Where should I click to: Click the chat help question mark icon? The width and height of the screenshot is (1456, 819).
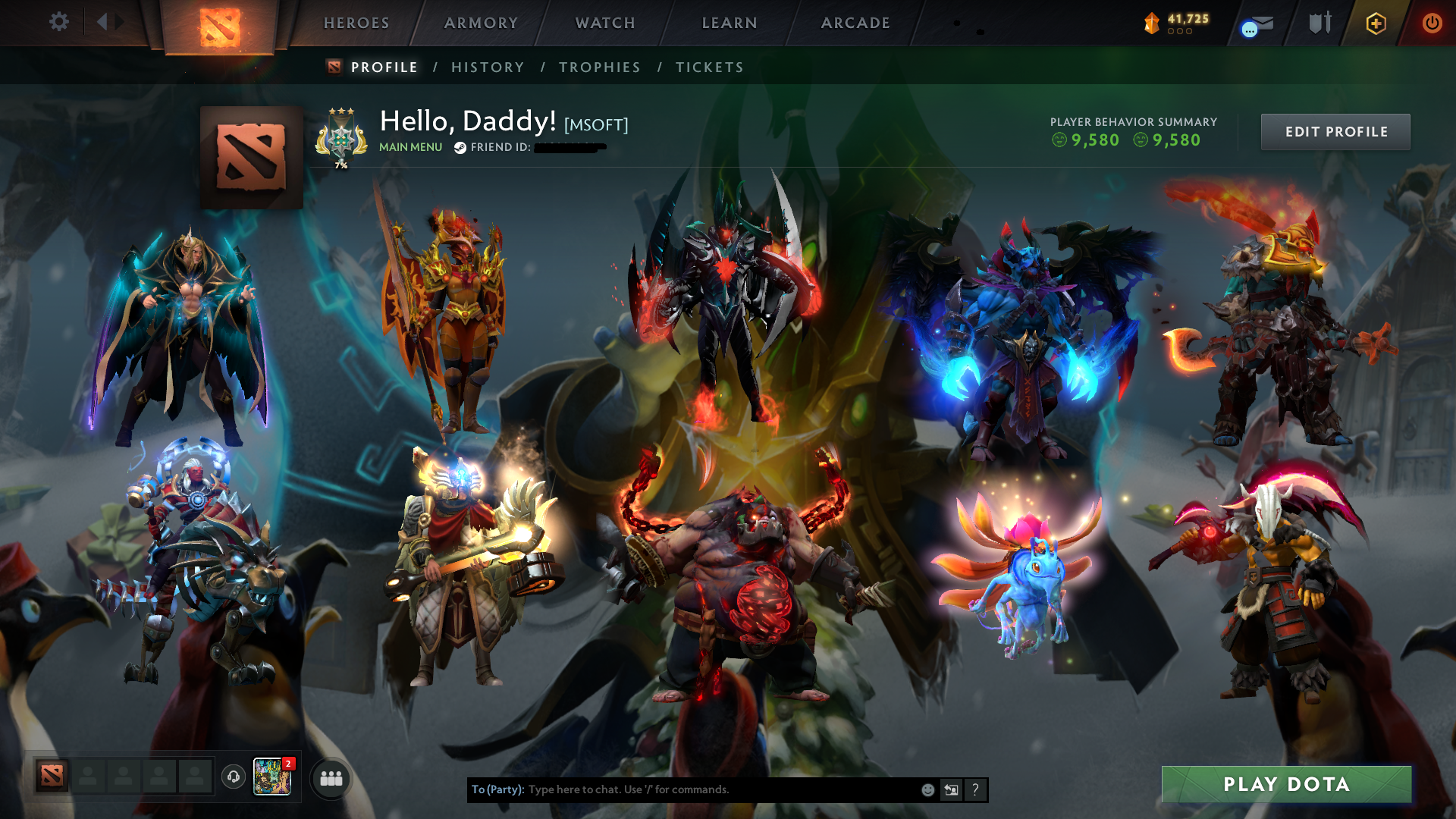point(976,789)
